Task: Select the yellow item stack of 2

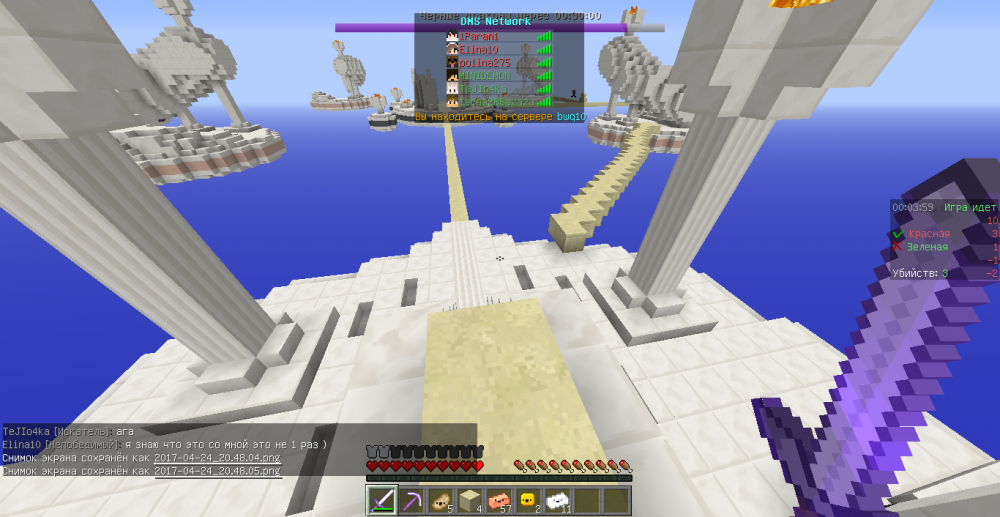Action: click(527, 500)
